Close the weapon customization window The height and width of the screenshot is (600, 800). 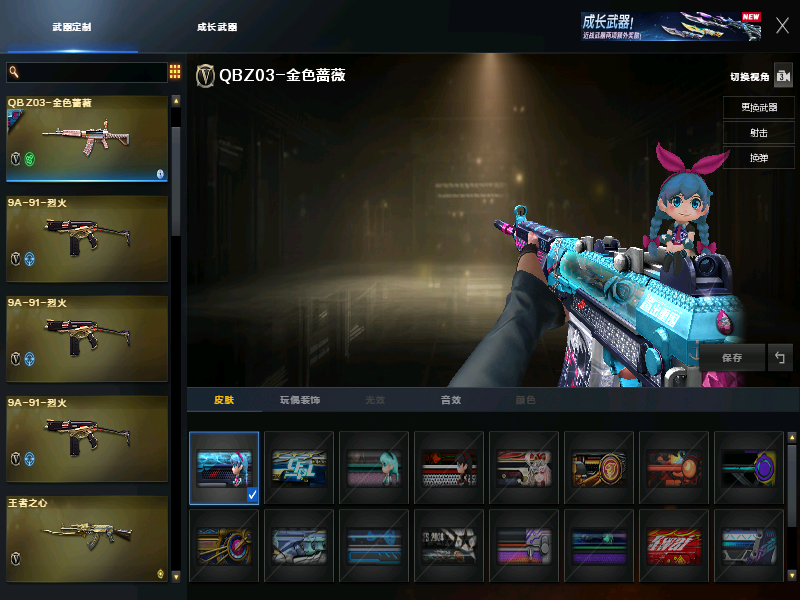(x=782, y=26)
